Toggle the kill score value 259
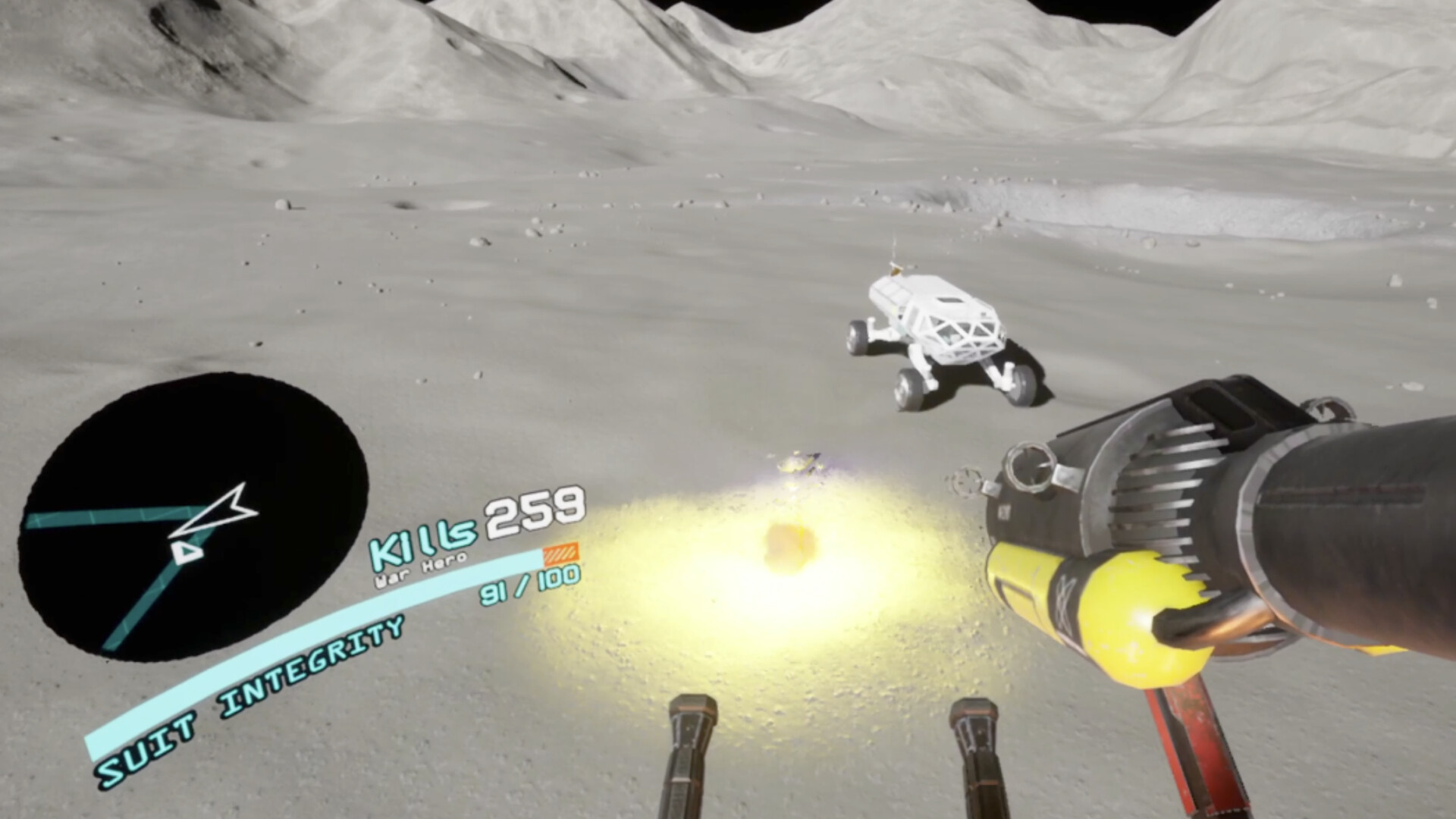The image size is (1456, 819). tap(535, 512)
